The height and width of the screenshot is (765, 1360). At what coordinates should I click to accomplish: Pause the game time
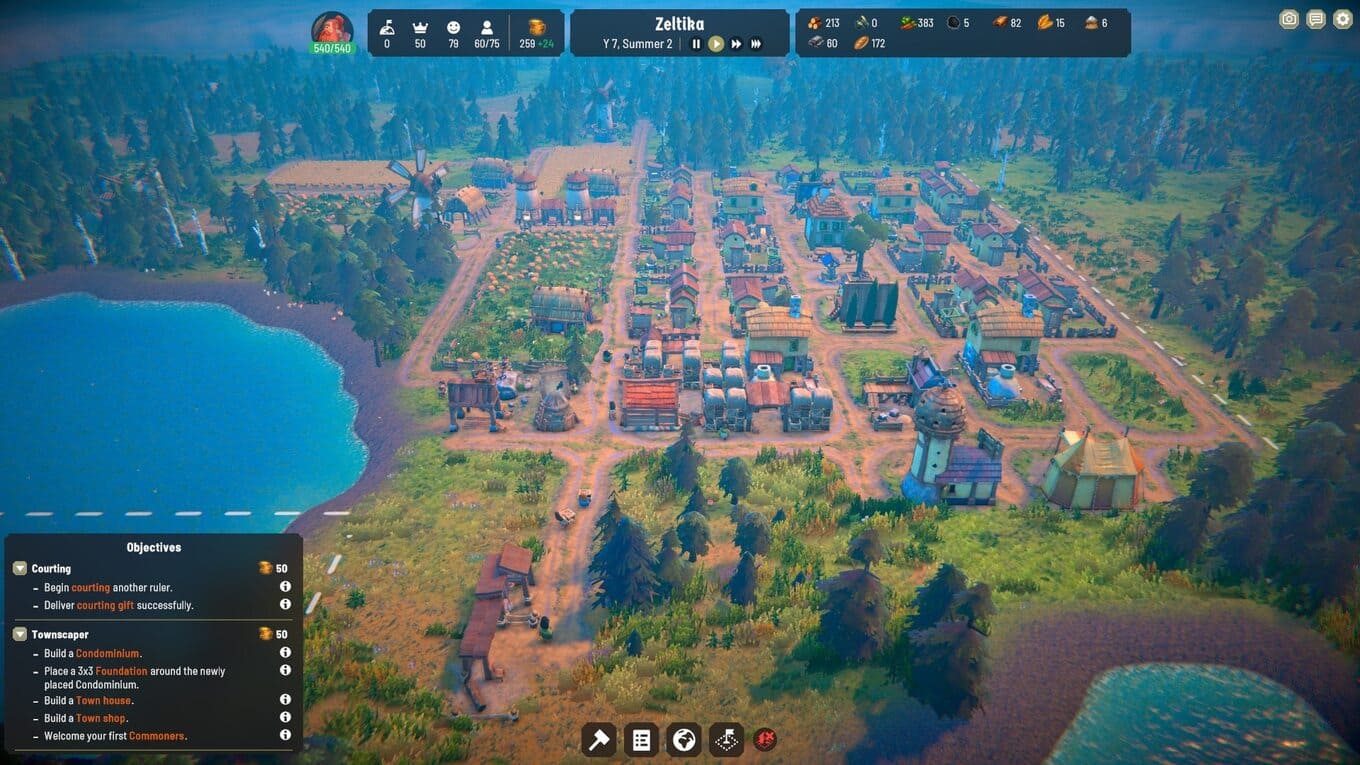697,44
